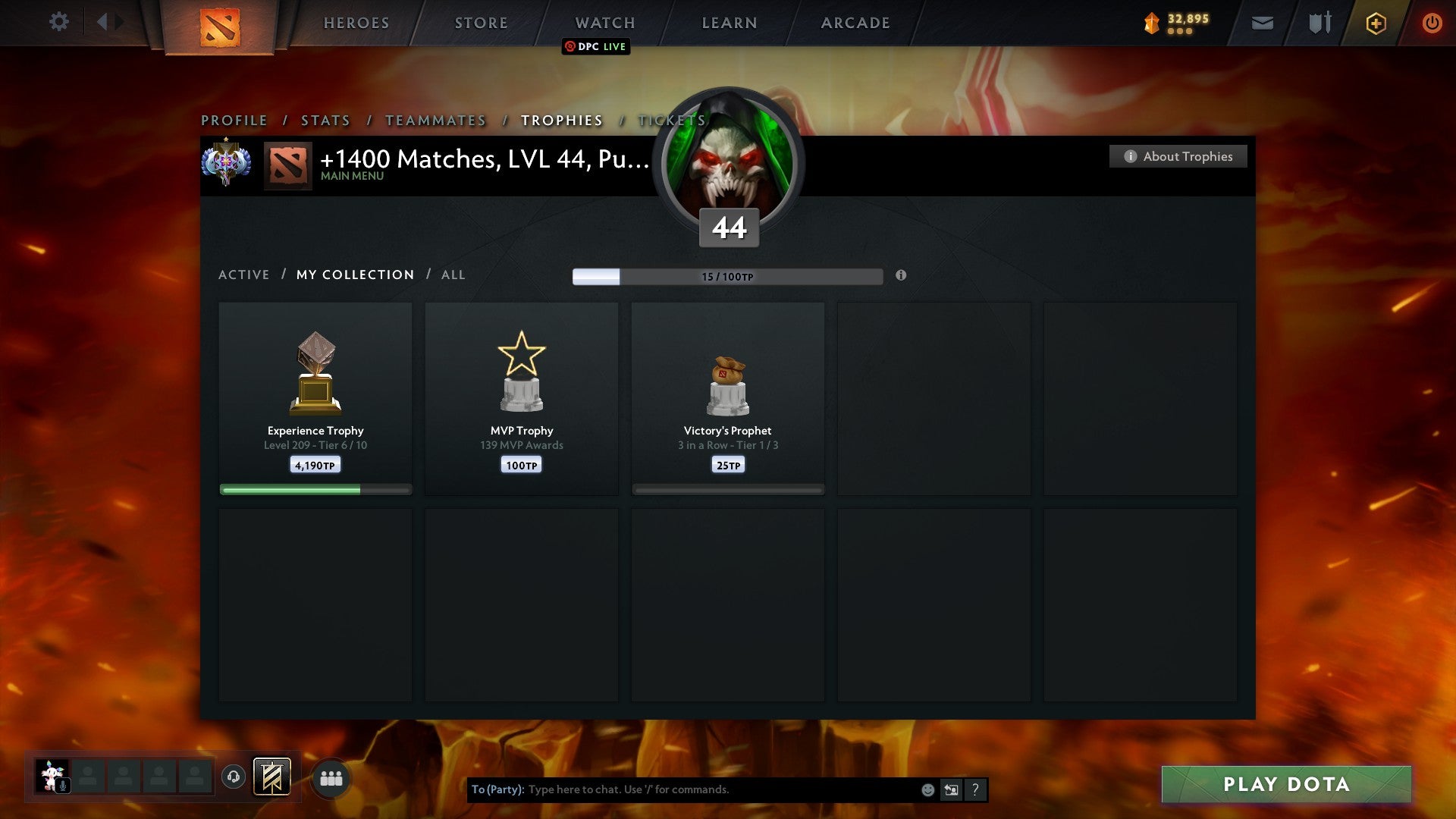Open the ARCADE menu item
The width and height of the screenshot is (1456, 819).
click(x=854, y=23)
